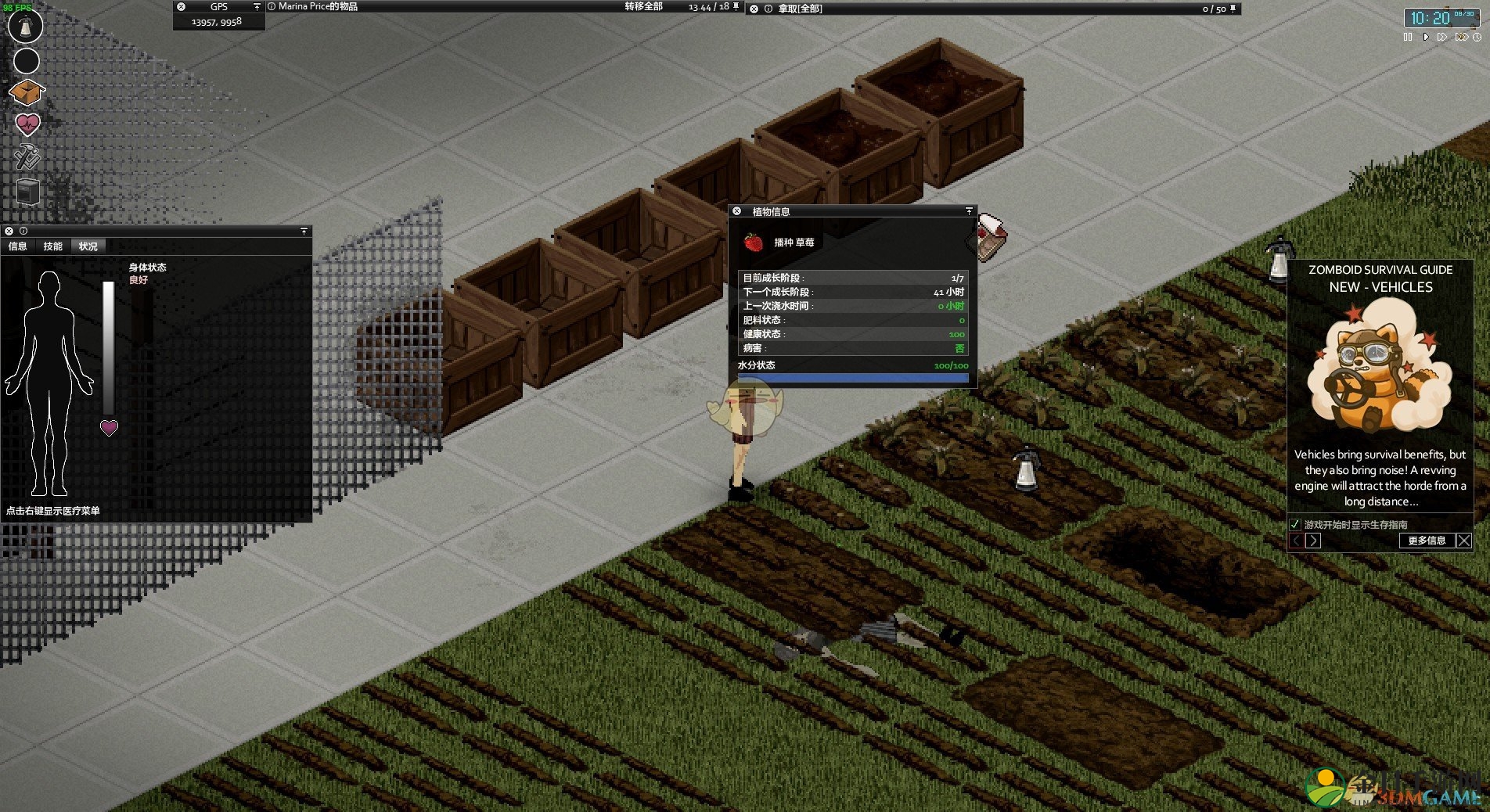
Task: Pin the 植物信息 window
Action: click(x=969, y=211)
